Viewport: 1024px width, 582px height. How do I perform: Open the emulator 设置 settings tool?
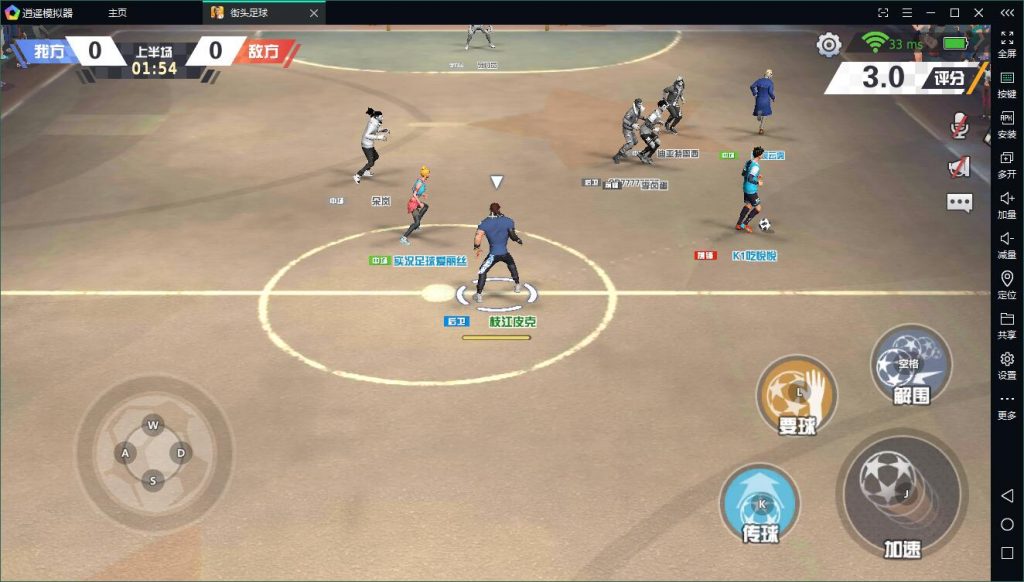pos(1007,365)
